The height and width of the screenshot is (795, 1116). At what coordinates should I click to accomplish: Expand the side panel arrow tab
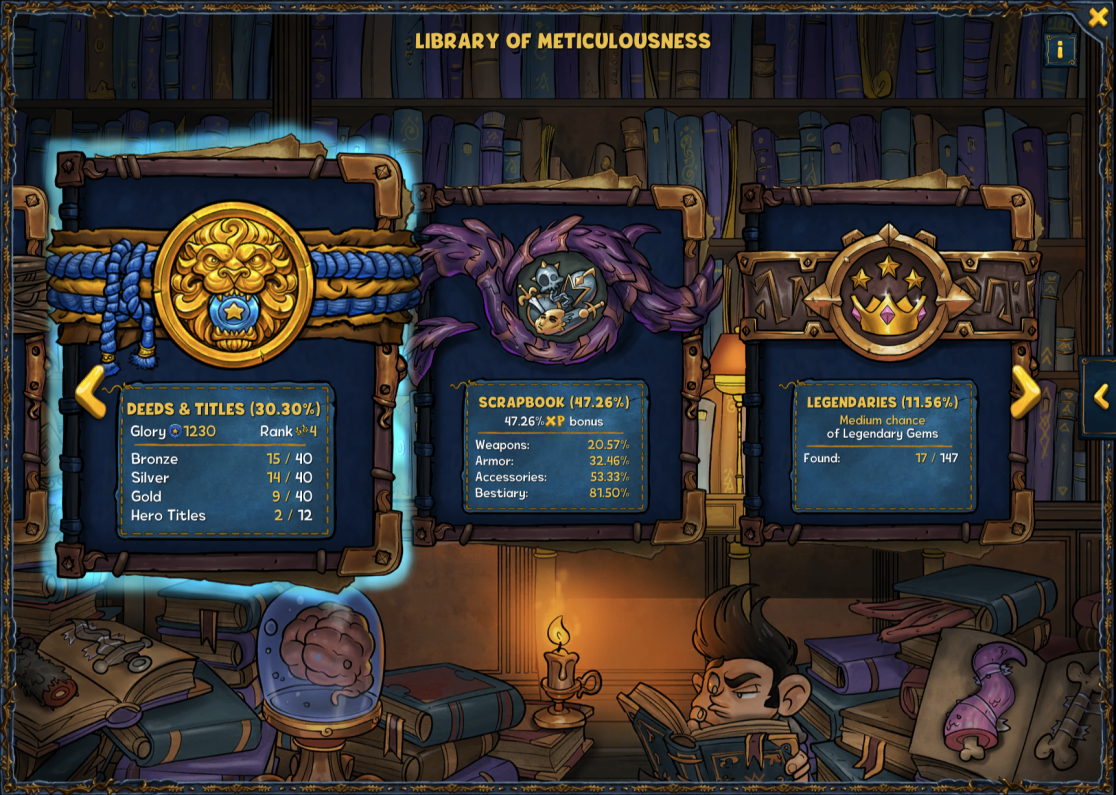pyautogui.click(x=1101, y=397)
